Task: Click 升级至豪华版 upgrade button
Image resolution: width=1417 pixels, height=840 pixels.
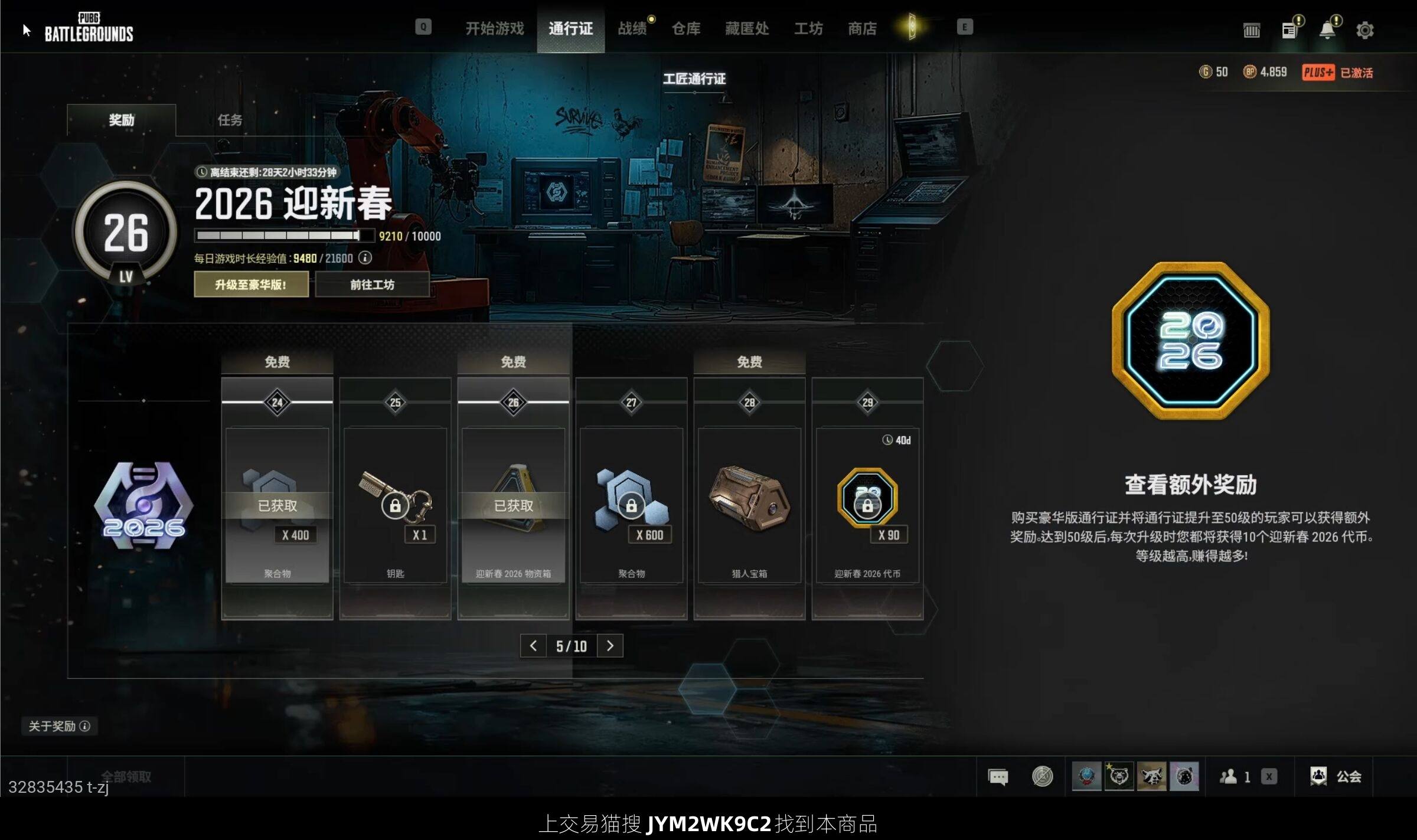Action: [251, 285]
